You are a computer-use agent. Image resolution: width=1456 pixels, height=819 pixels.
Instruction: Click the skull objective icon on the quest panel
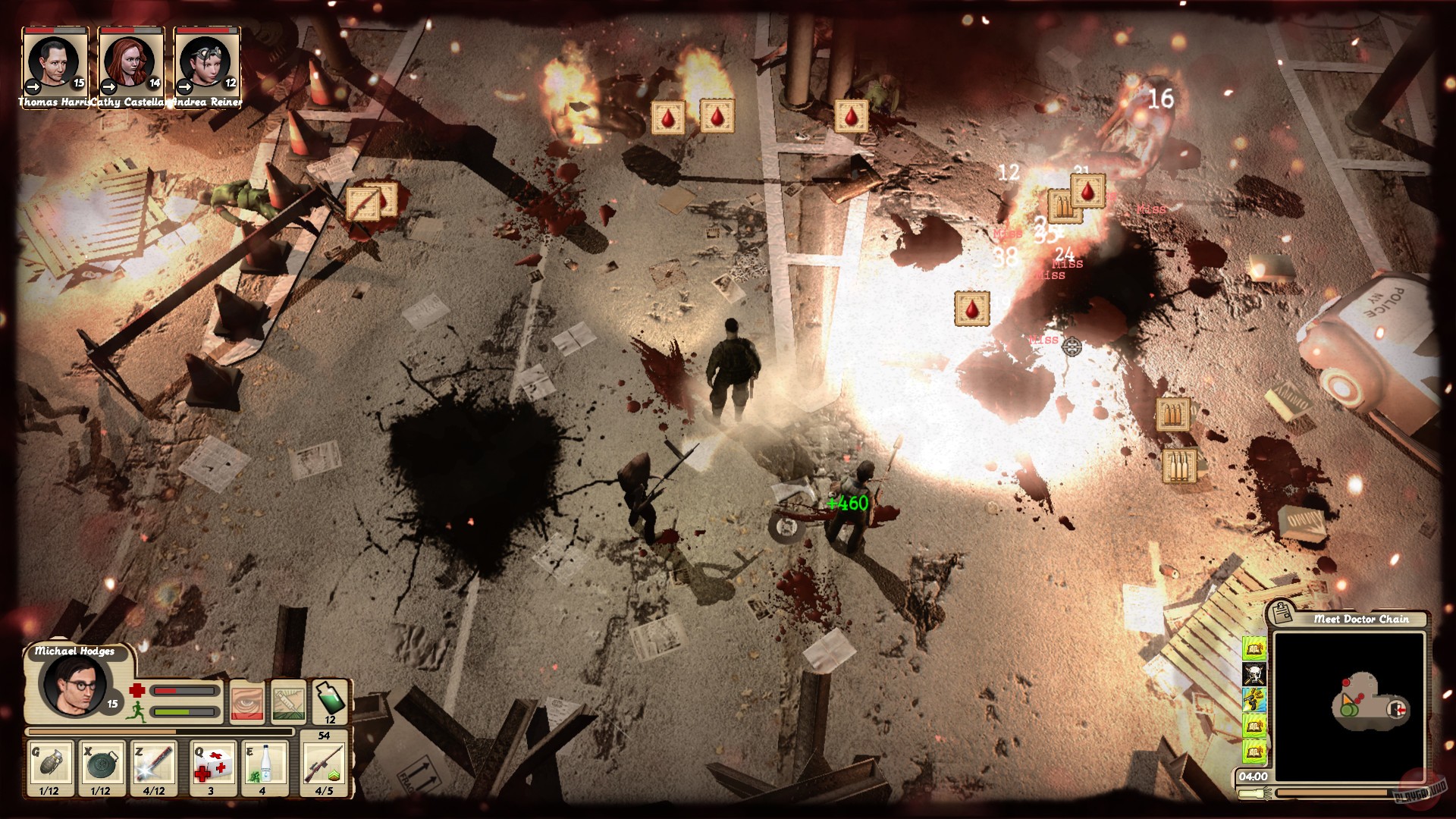tap(1254, 674)
